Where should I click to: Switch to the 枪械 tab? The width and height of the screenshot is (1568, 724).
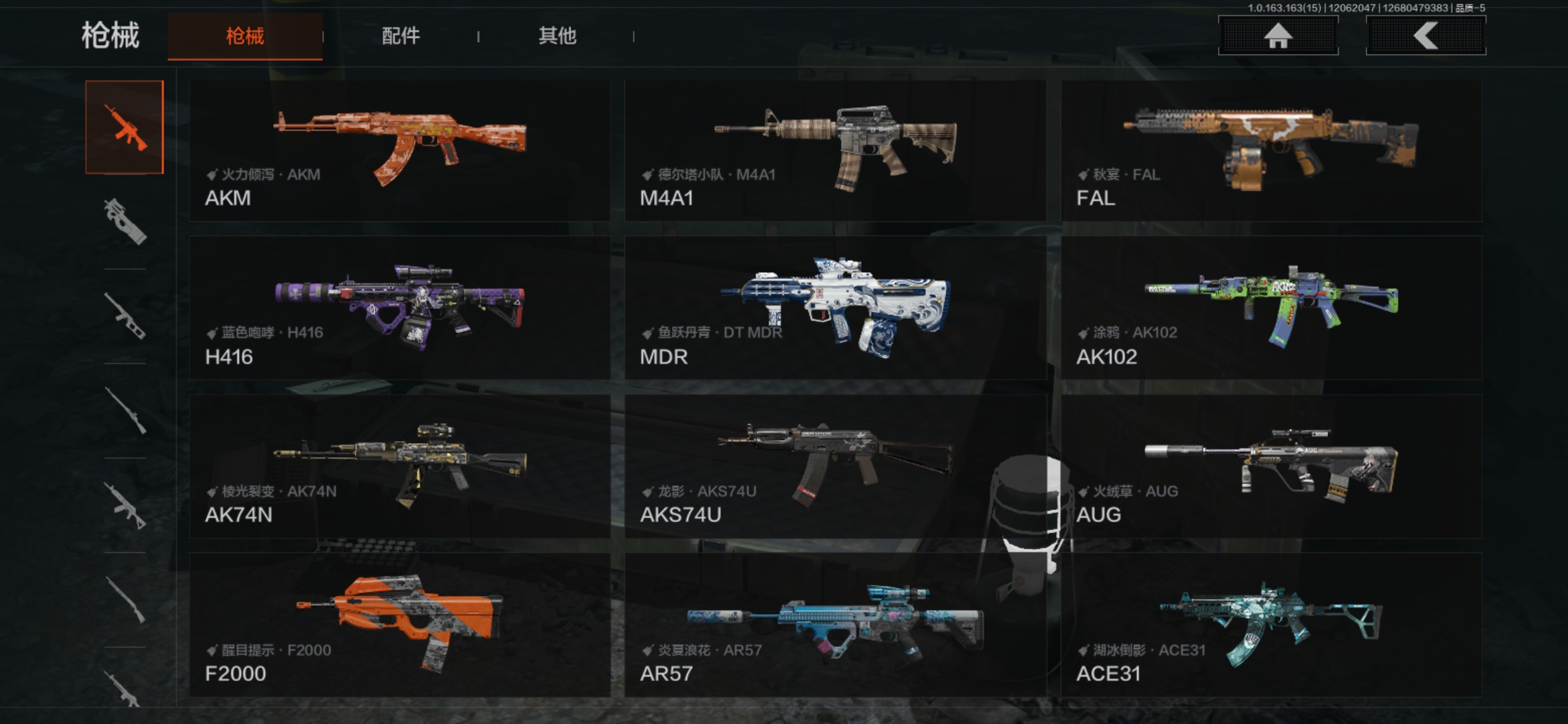(245, 36)
